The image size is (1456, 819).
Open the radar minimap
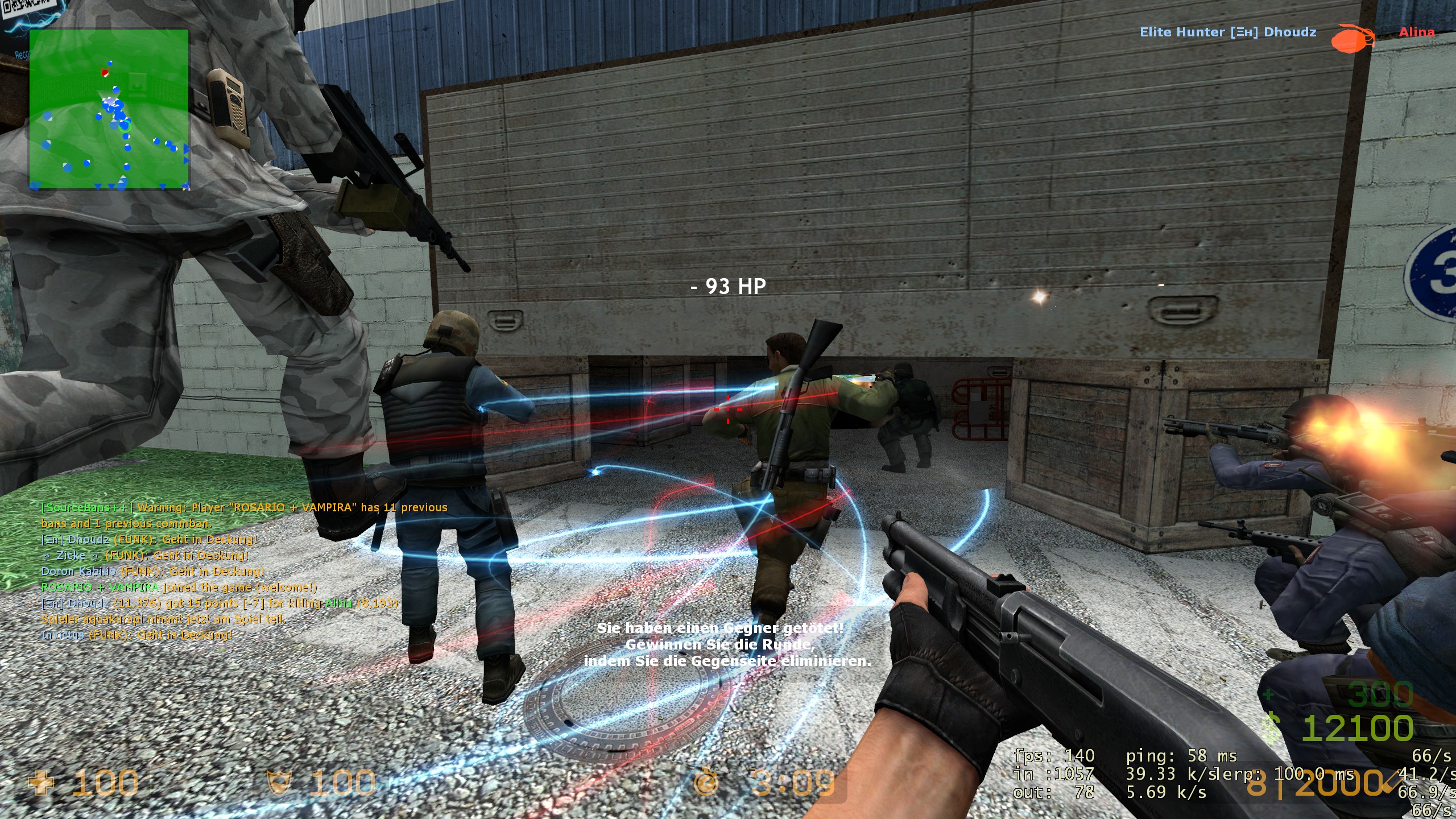coord(110,110)
